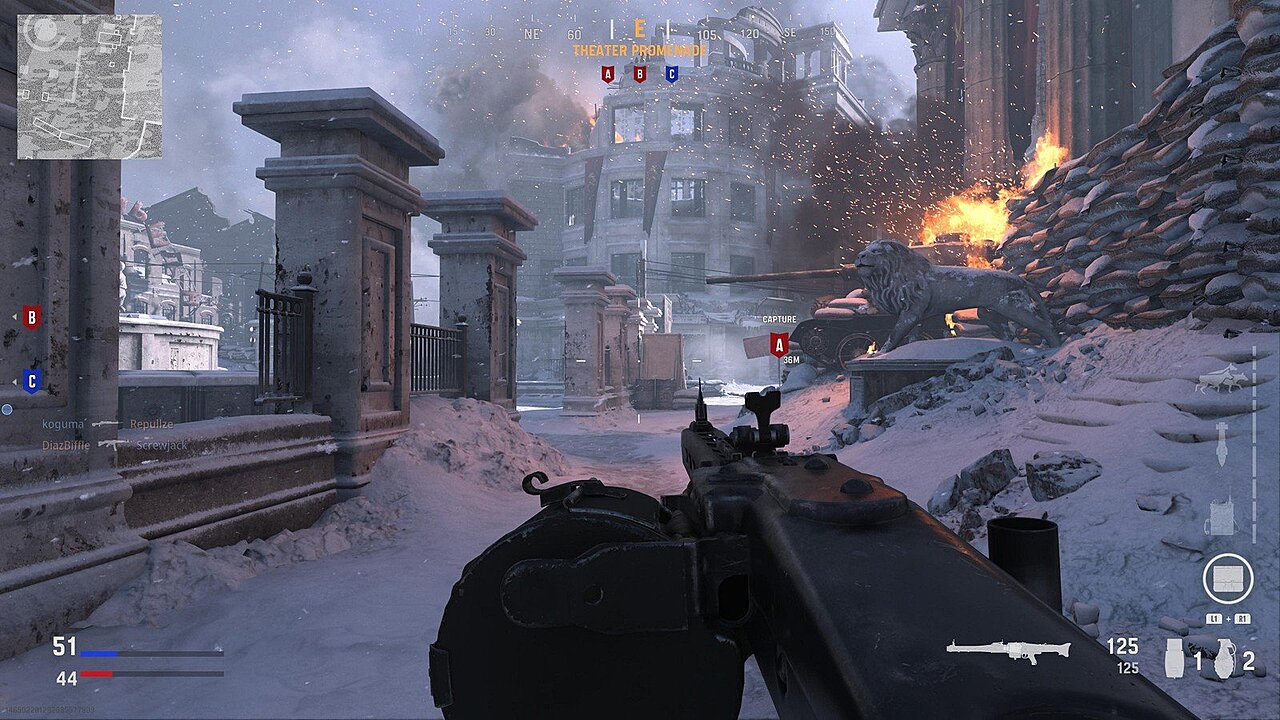Select the B flag below Theater Promenade
Image resolution: width=1280 pixels, height=720 pixels.
pos(639,73)
